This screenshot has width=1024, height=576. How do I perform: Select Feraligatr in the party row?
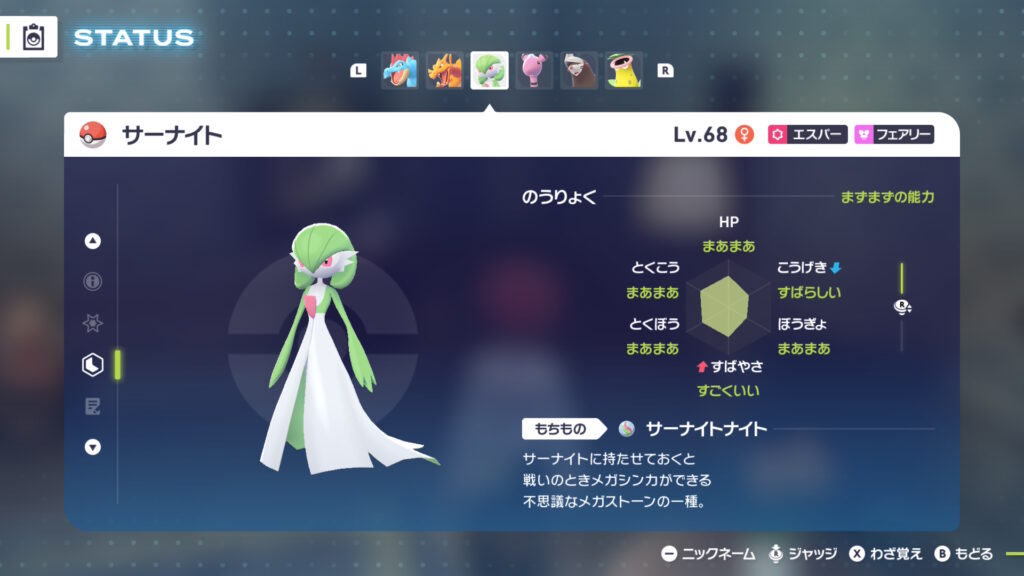click(399, 71)
